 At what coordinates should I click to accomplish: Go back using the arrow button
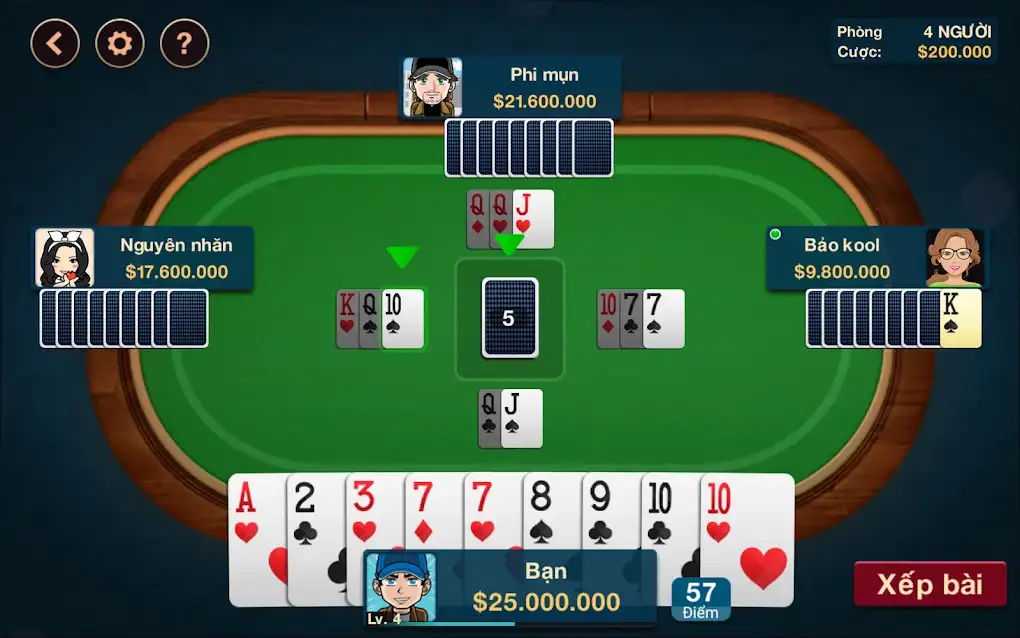click(55, 43)
